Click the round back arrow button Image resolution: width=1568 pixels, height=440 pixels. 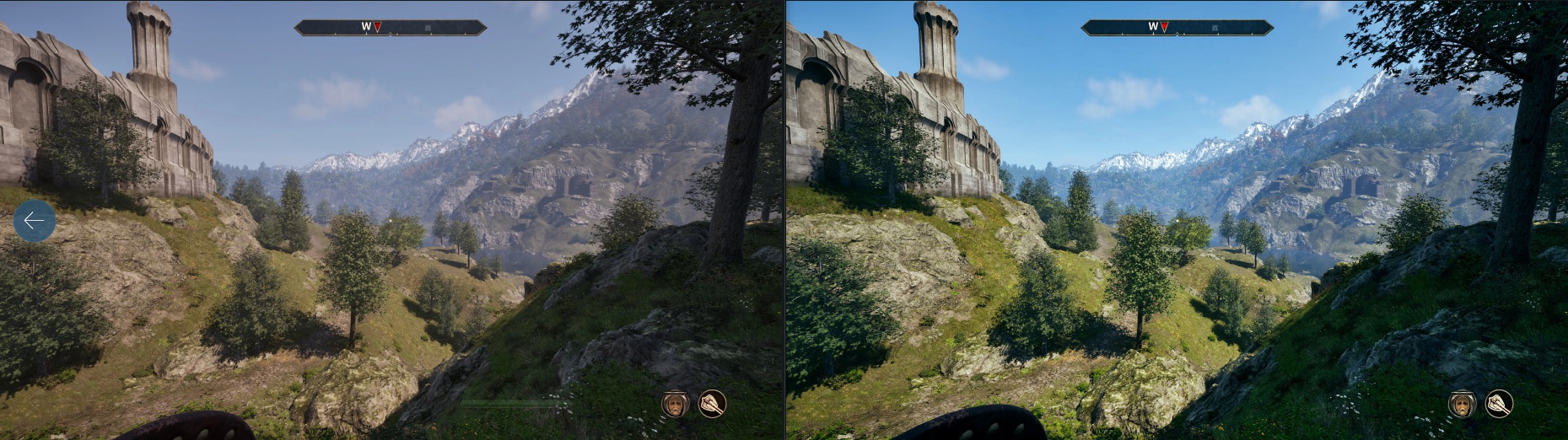[35, 221]
